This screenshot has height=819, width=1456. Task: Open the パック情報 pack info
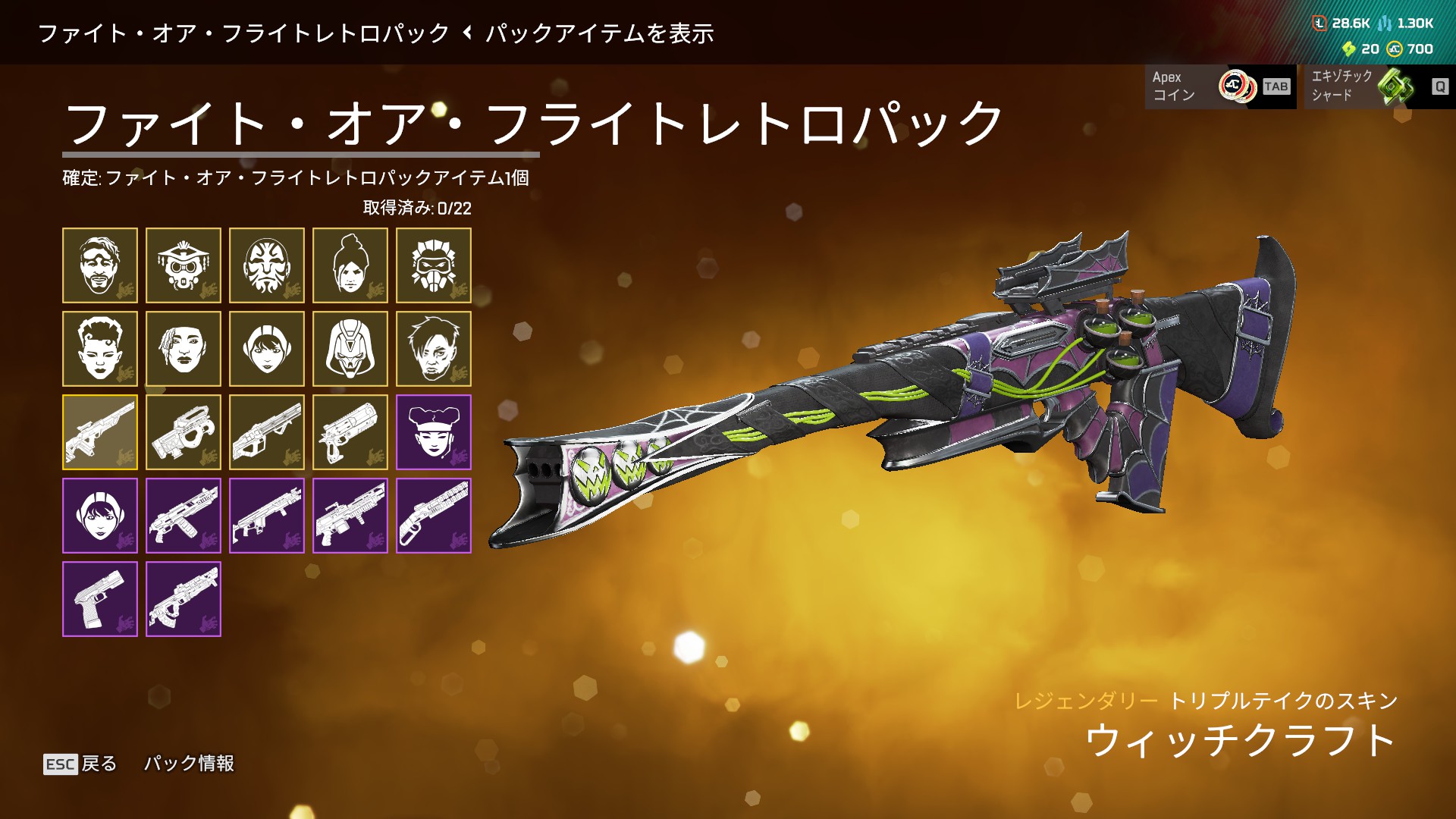[x=189, y=763]
